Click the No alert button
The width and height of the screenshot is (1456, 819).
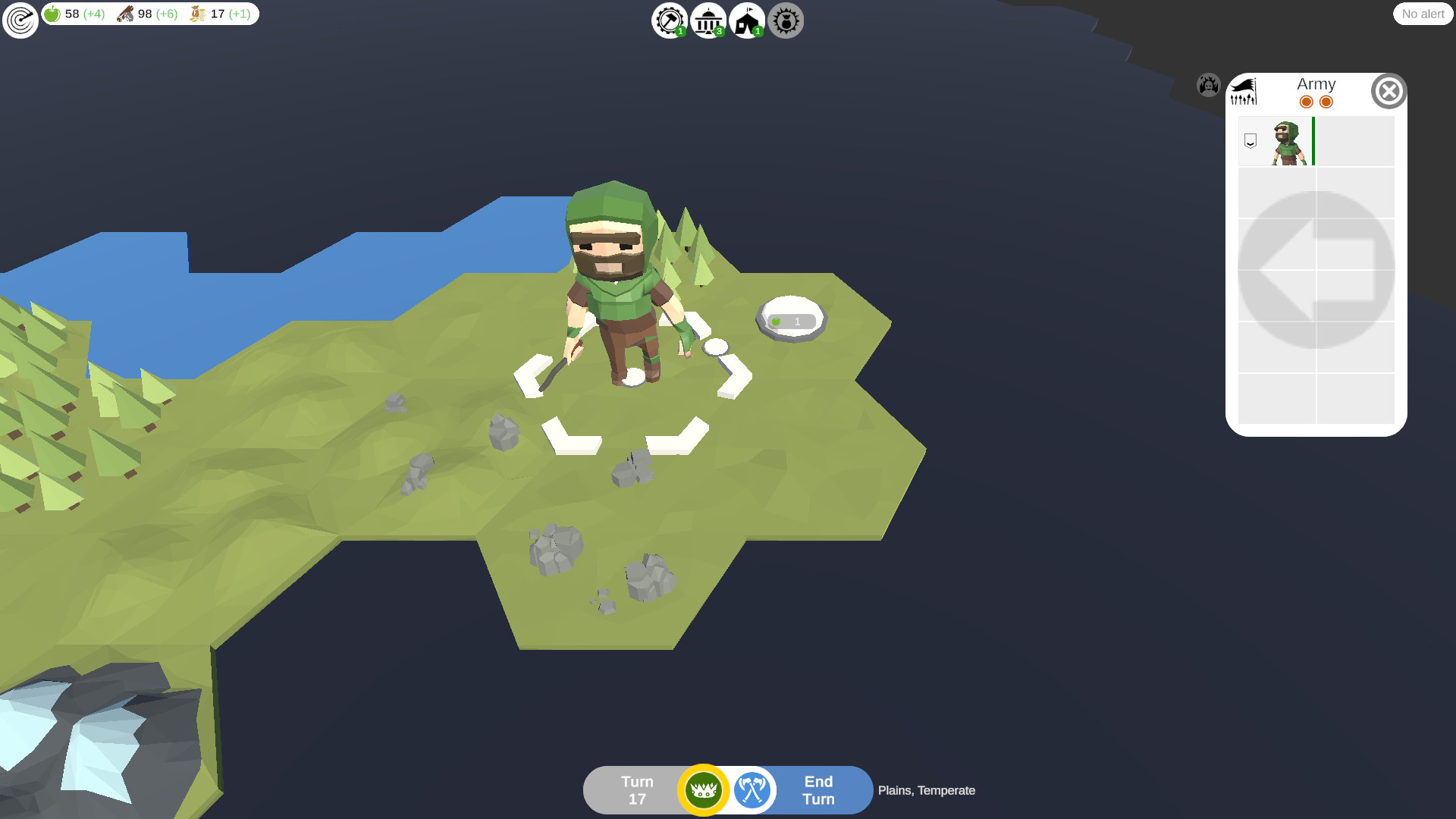[1423, 14]
